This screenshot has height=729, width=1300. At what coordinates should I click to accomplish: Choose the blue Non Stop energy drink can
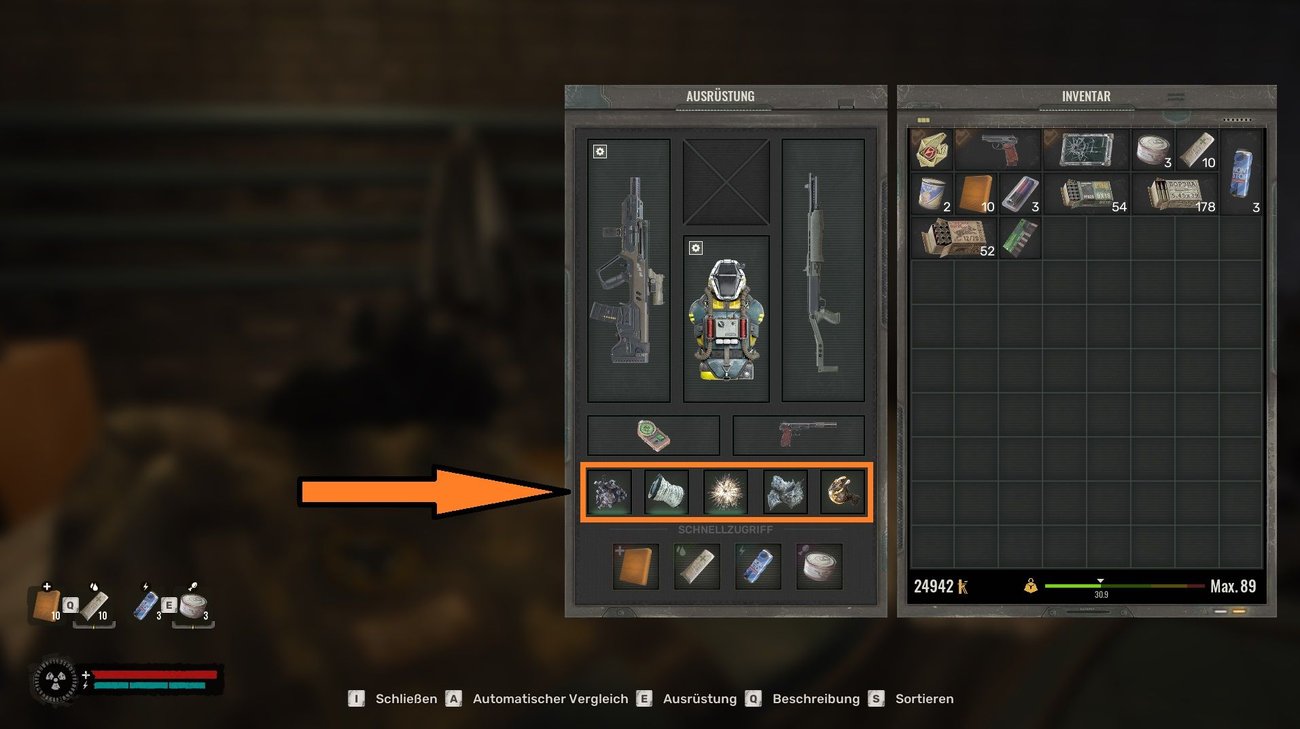1241,171
